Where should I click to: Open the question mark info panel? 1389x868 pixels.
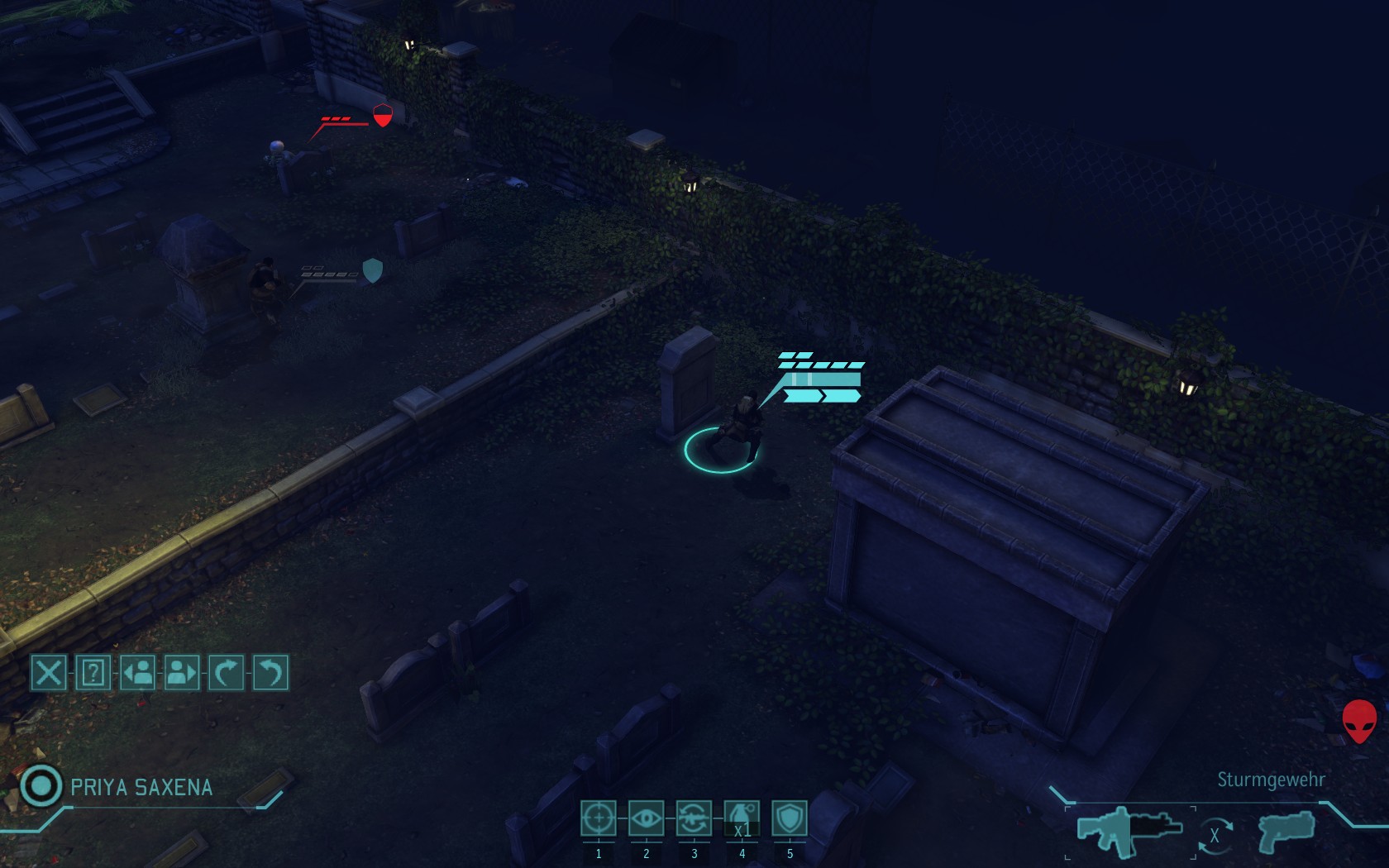[93, 673]
